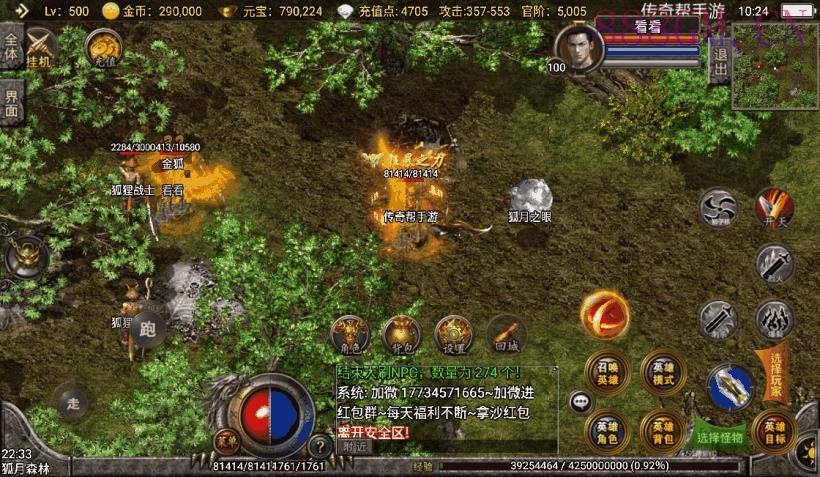Viewport: 820px width, 477px height.
Task: Switch the 英雄模式 hero mode
Action: [663, 370]
